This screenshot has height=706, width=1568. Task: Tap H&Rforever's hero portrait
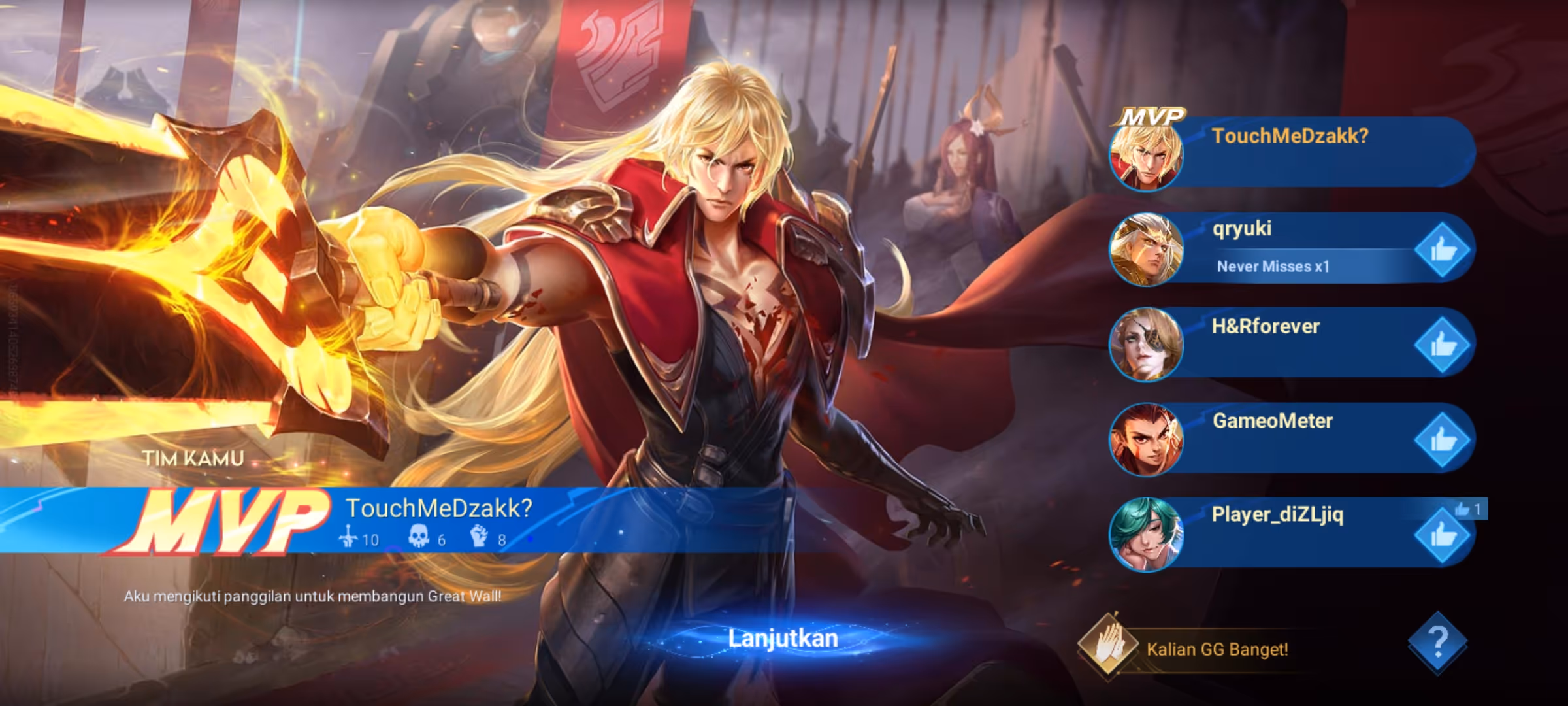[x=1147, y=345]
